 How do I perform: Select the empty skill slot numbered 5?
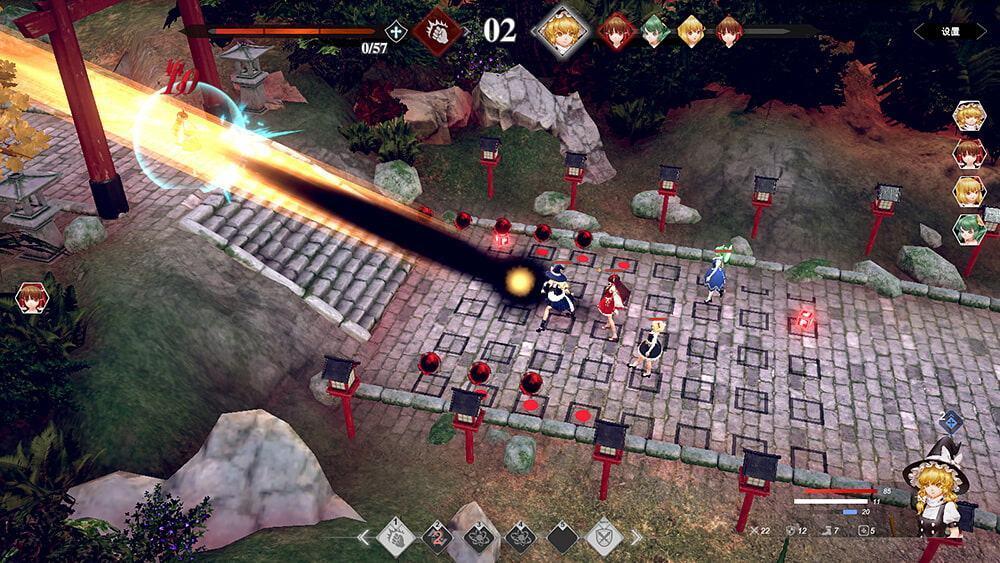(x=562, y=537)
